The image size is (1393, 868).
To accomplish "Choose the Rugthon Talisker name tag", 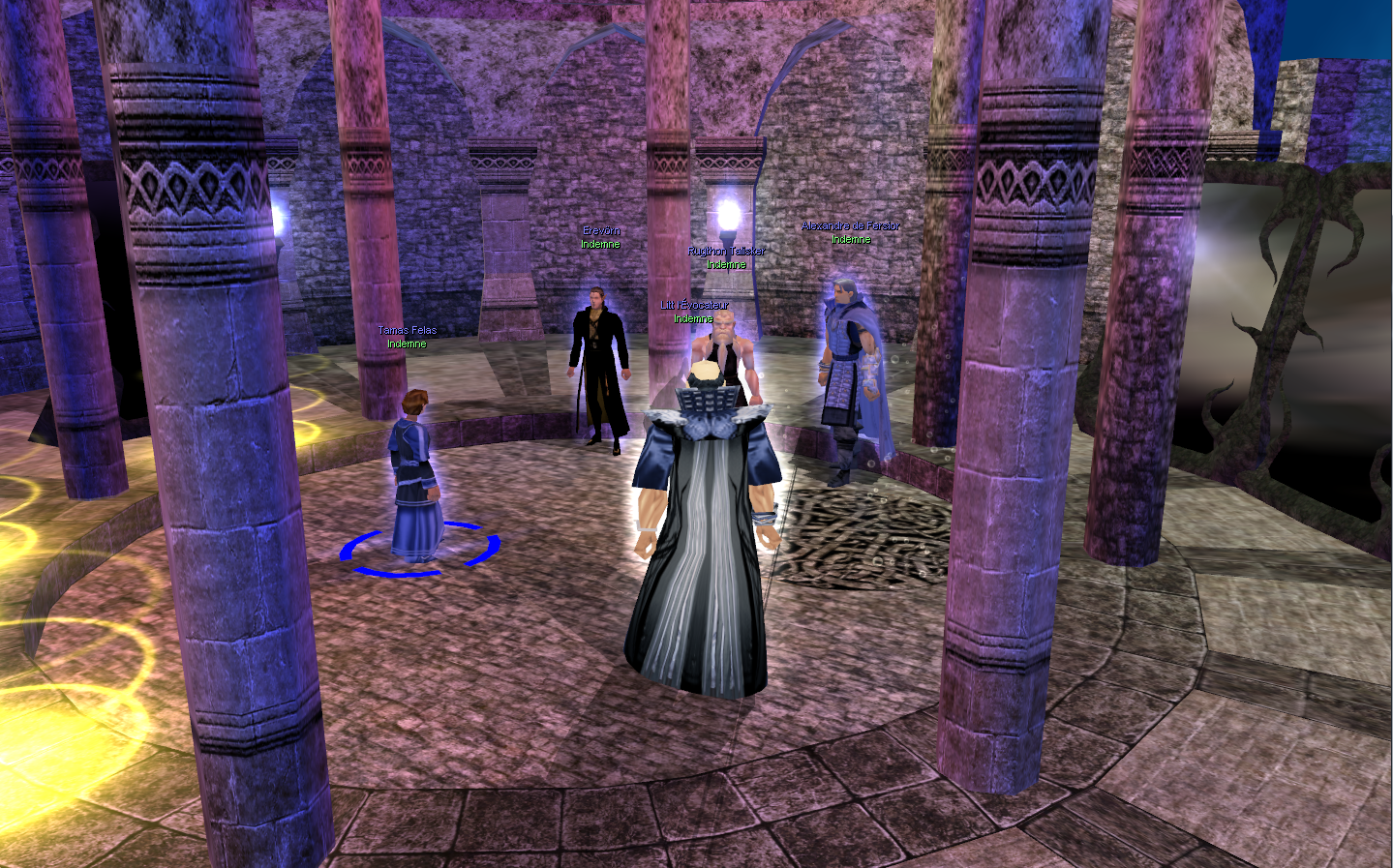I will tap(726, 252).
